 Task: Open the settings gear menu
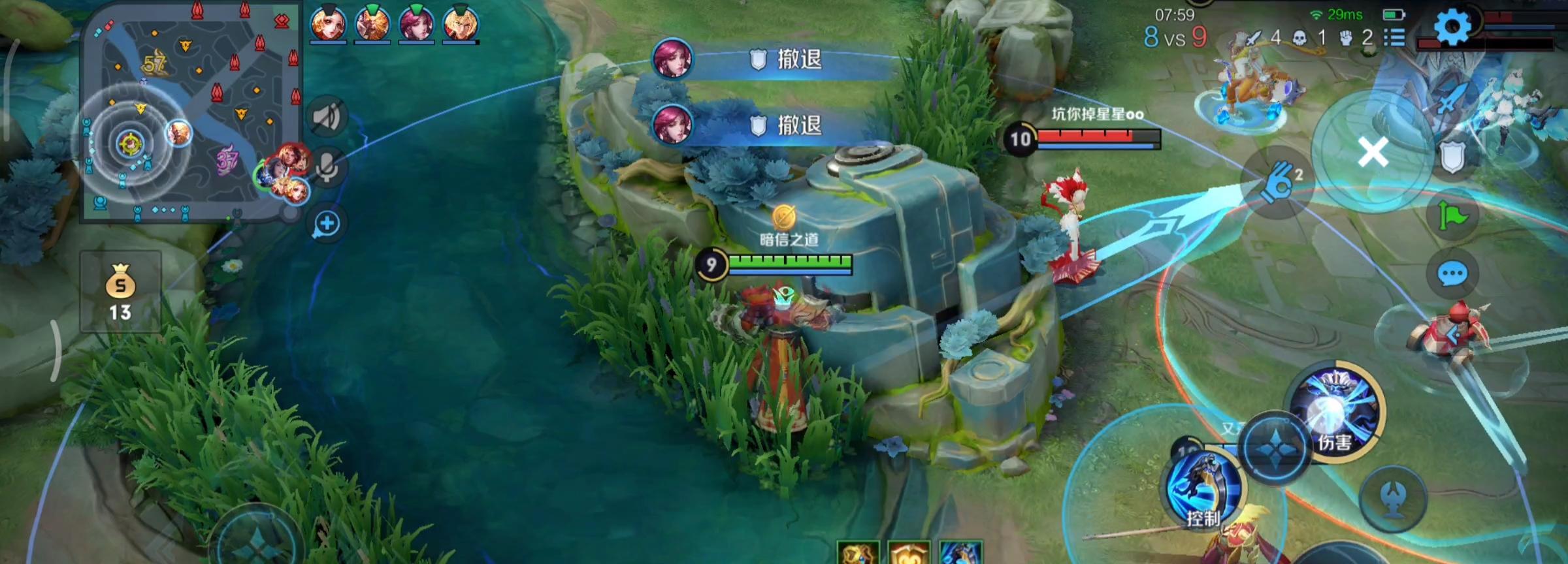point(1452,27)
